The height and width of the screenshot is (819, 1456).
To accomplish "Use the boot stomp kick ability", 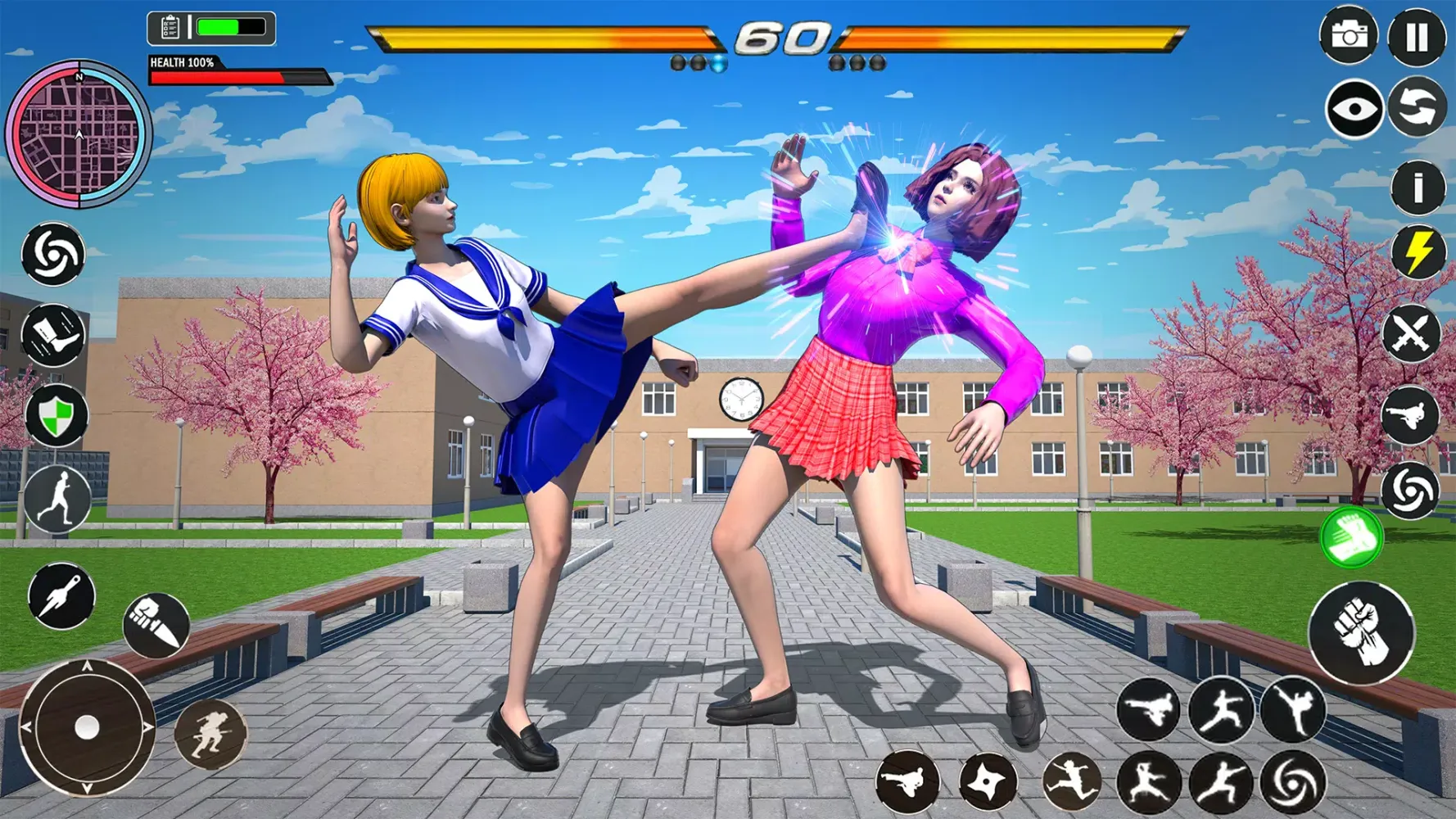I will [54, 335].
